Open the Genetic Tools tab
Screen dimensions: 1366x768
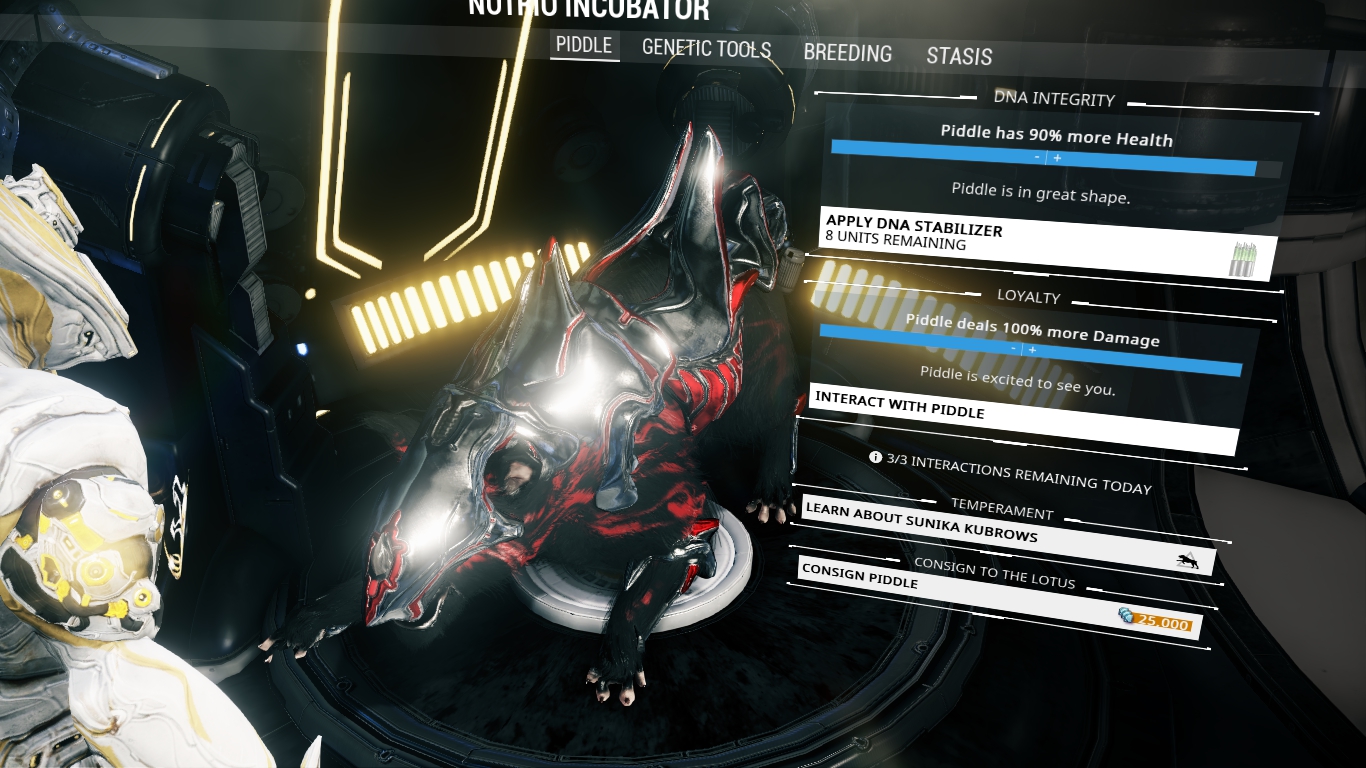(706, 48)
